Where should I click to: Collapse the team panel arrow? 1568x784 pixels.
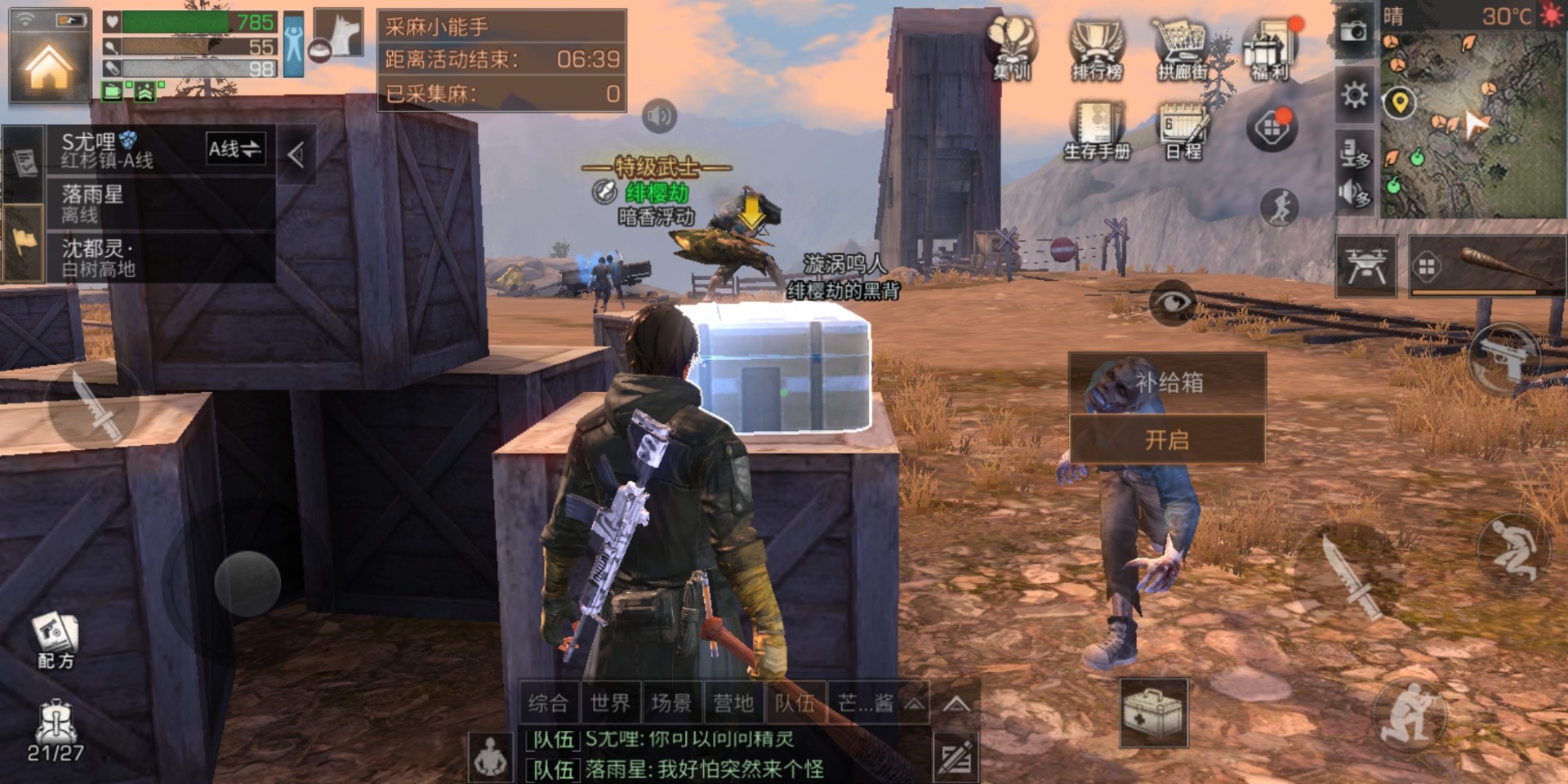296,154
